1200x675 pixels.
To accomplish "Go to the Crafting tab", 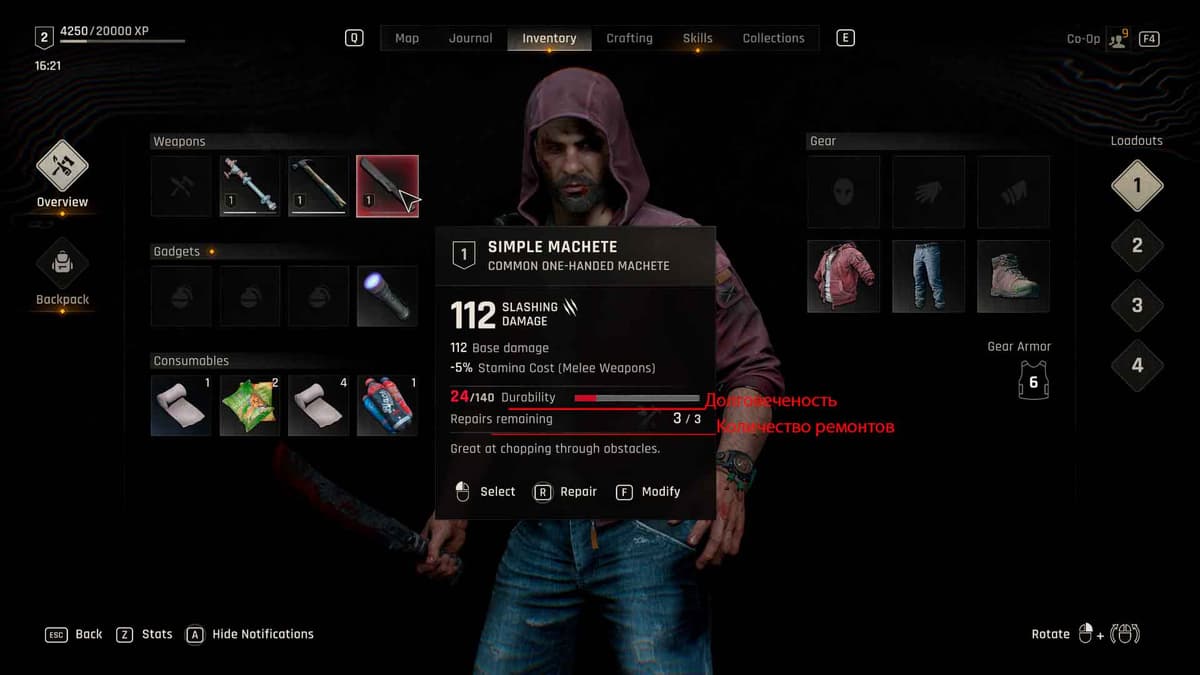I will coord(629,38).
